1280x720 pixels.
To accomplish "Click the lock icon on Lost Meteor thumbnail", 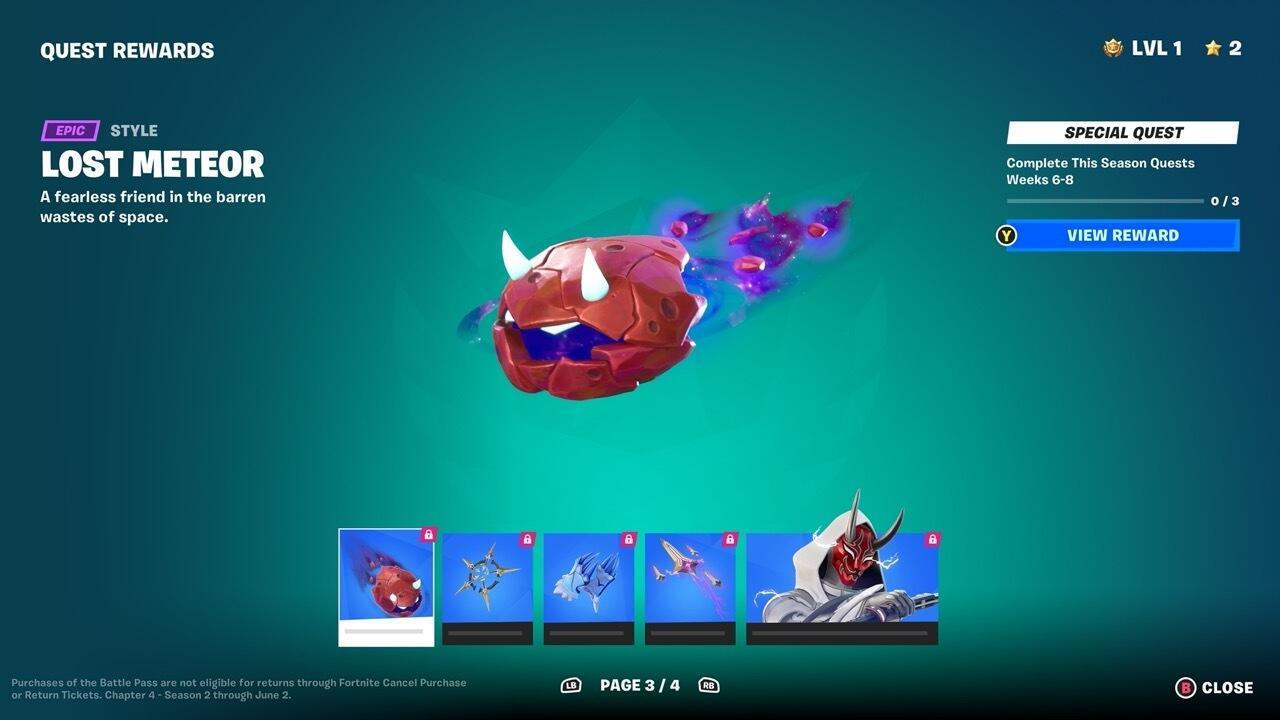I will tap(427, 536).
